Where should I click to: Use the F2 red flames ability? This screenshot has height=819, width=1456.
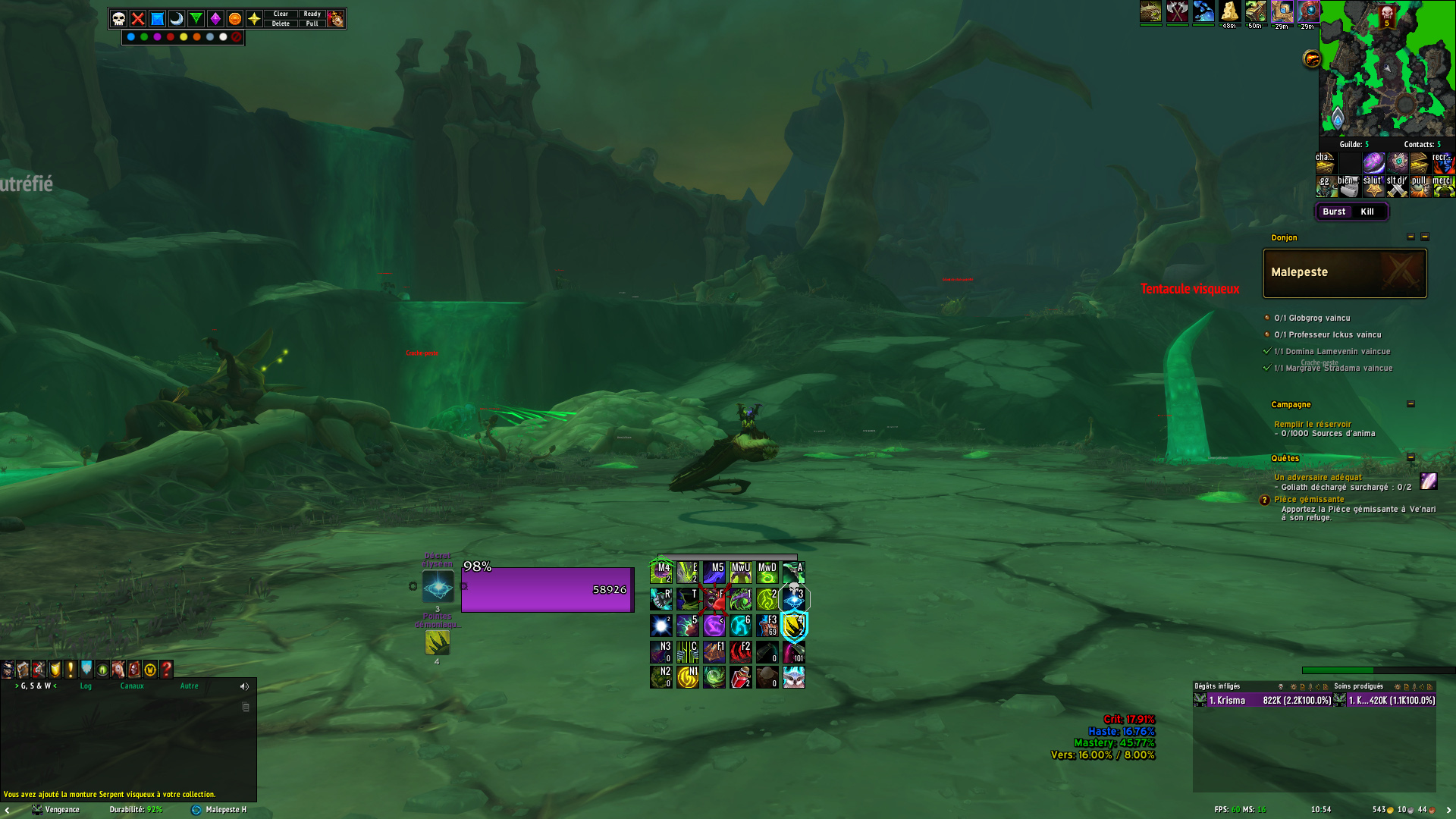[740, 651]
